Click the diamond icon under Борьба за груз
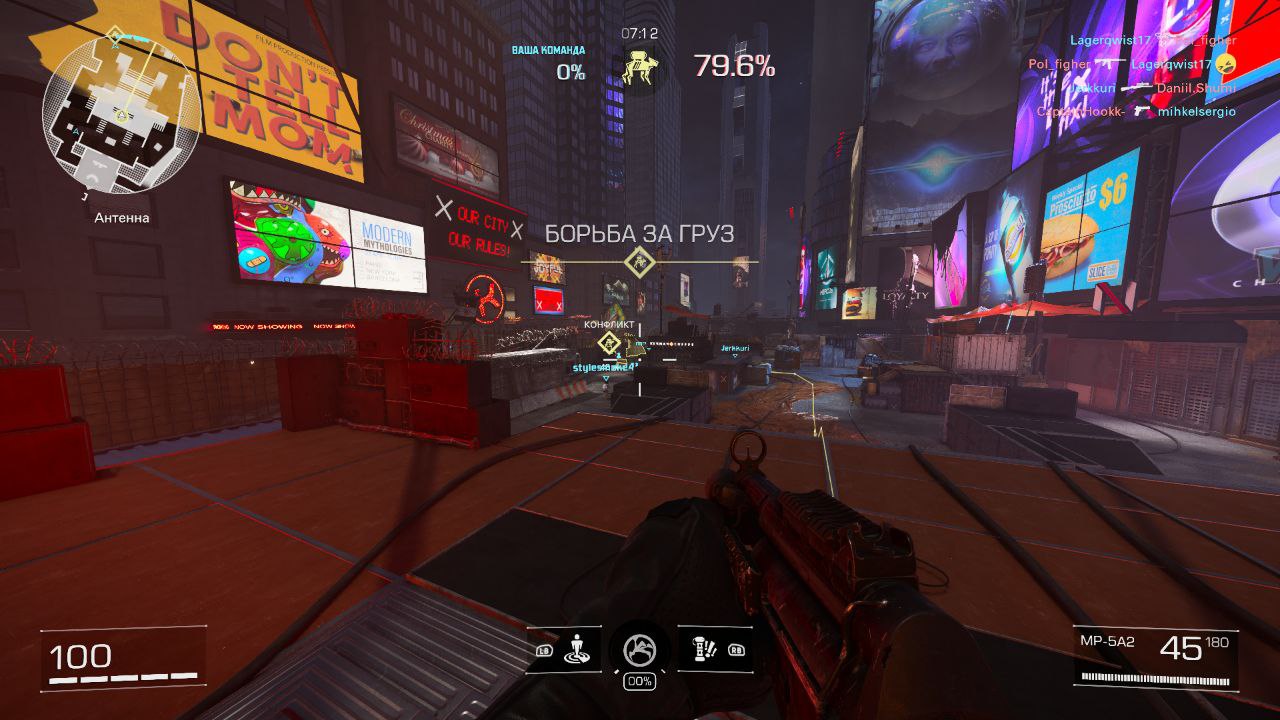Image resolution: width=1280 pixels, height=720 pixels. click(x=638, y=263)
